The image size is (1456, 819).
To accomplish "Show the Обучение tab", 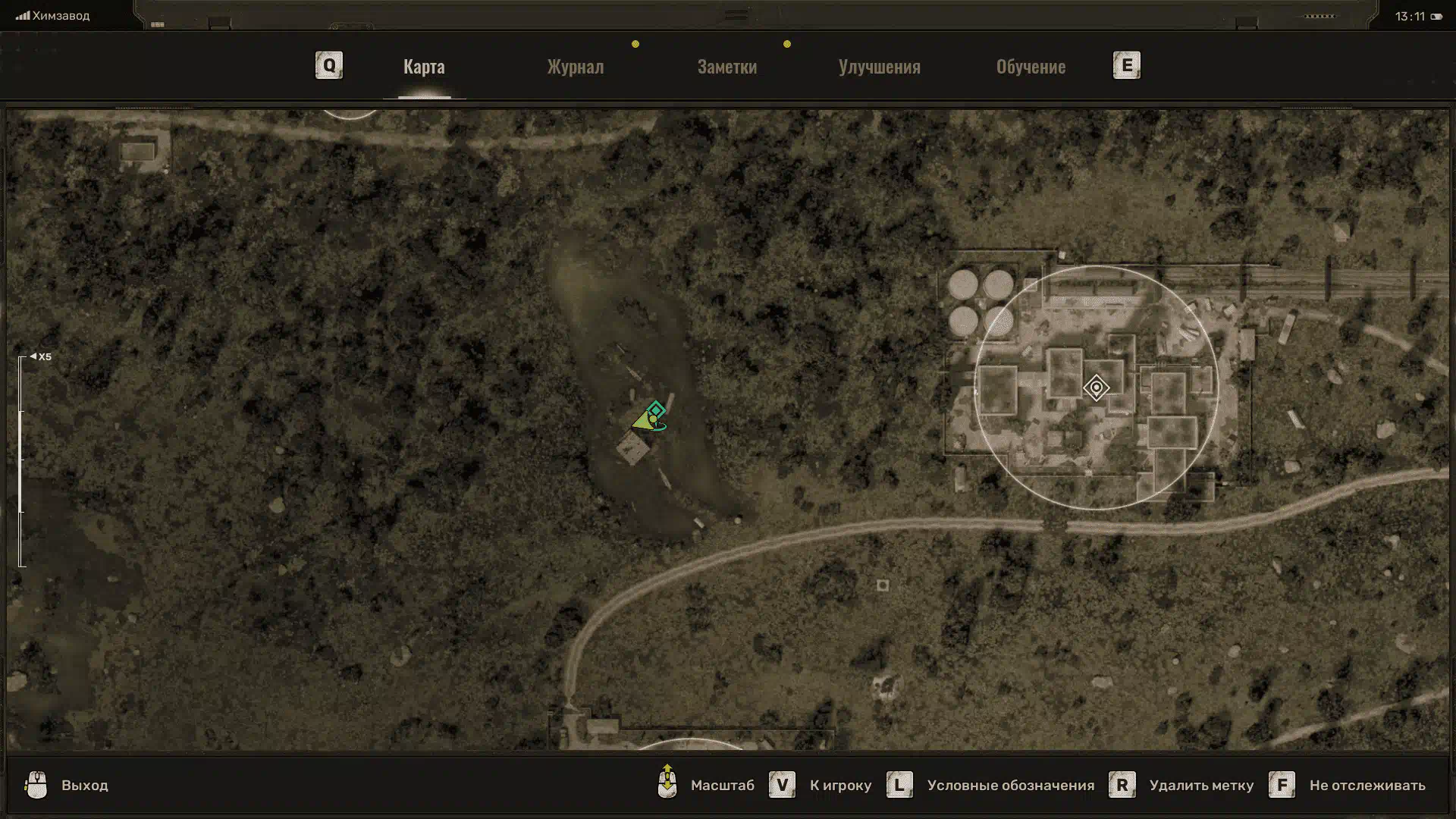I will point(1031,67).
